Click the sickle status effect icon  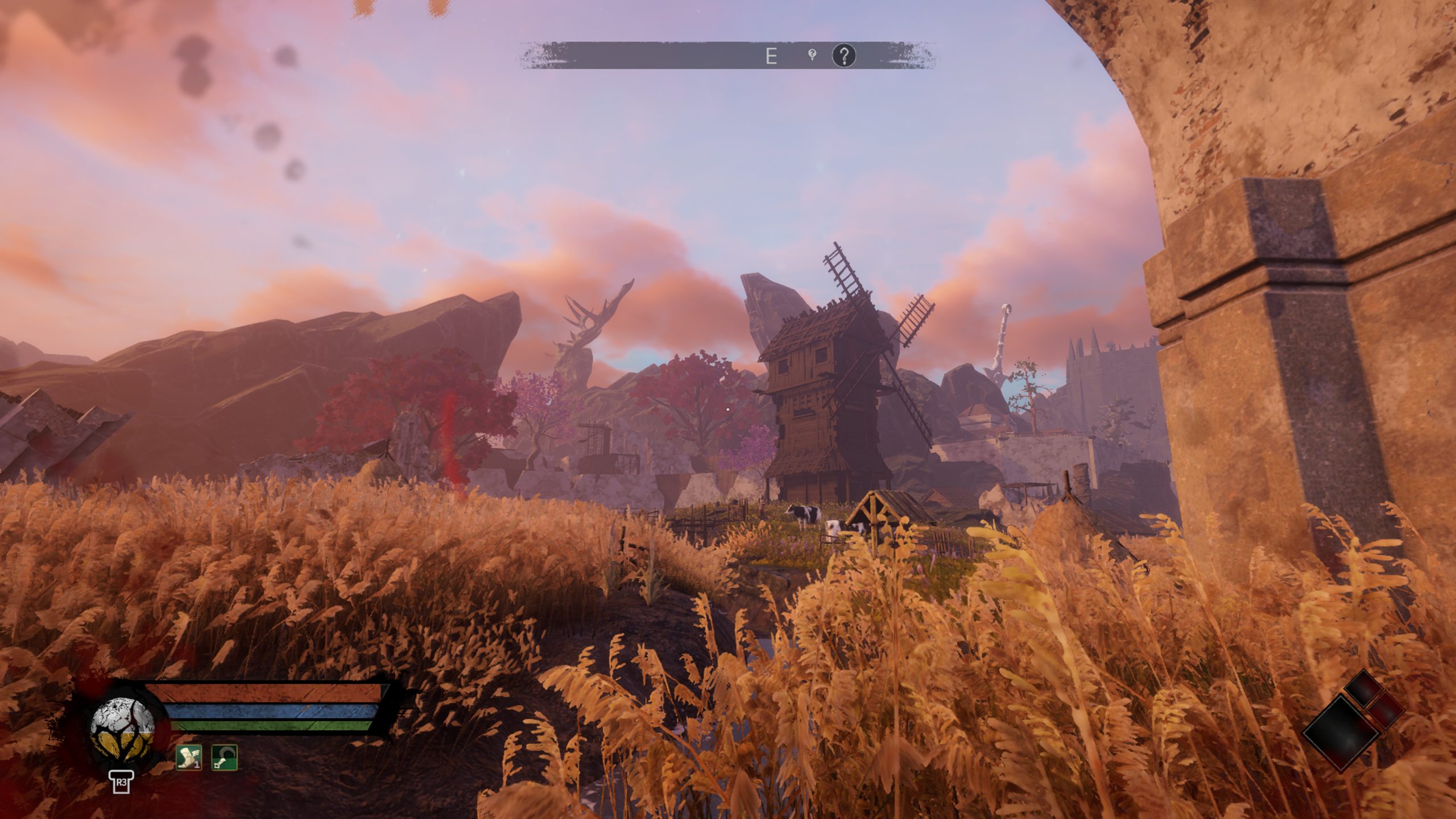click(x=224, y=758)
